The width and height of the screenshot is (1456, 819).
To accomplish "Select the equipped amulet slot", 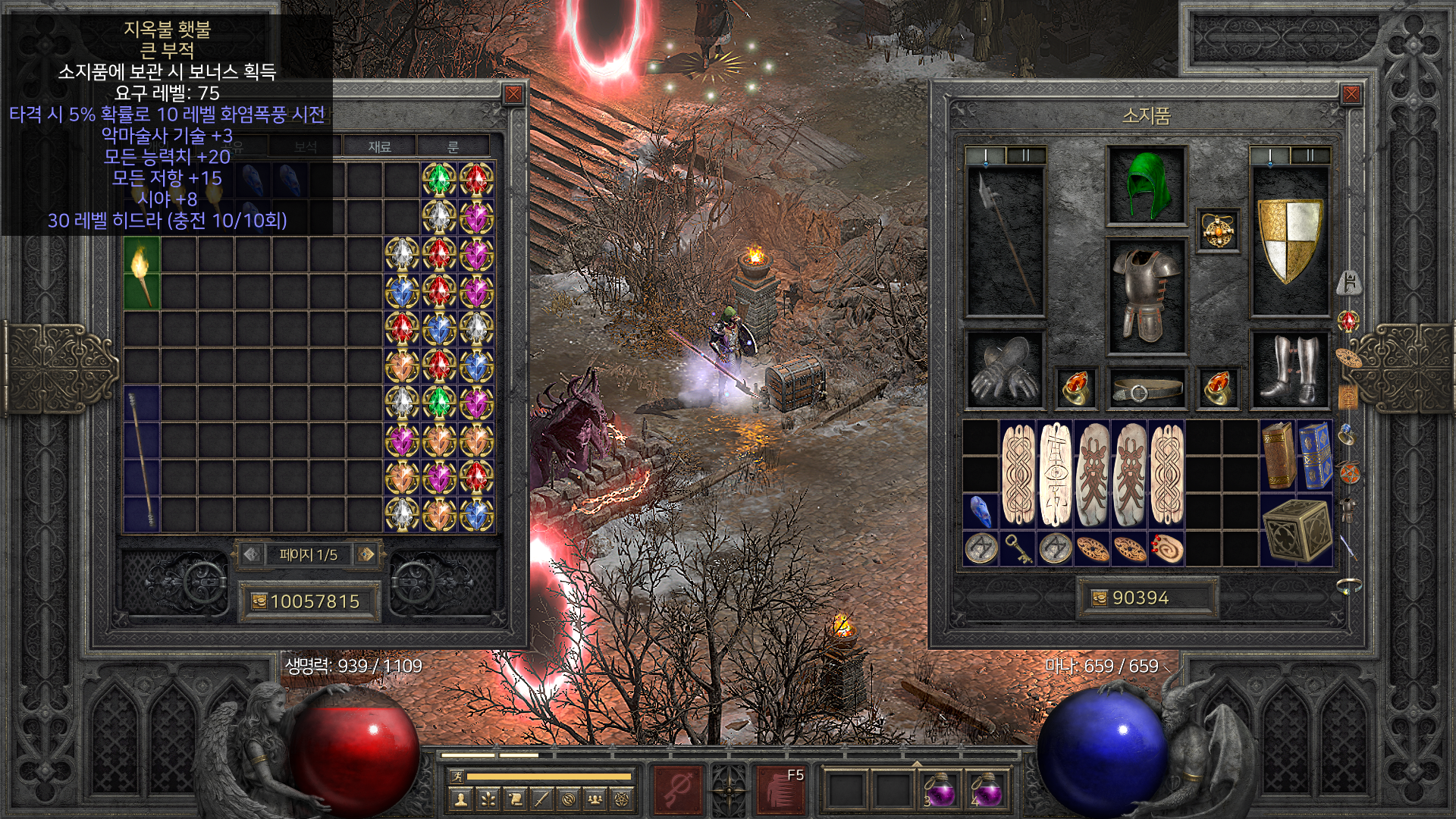I will 1218,230.
